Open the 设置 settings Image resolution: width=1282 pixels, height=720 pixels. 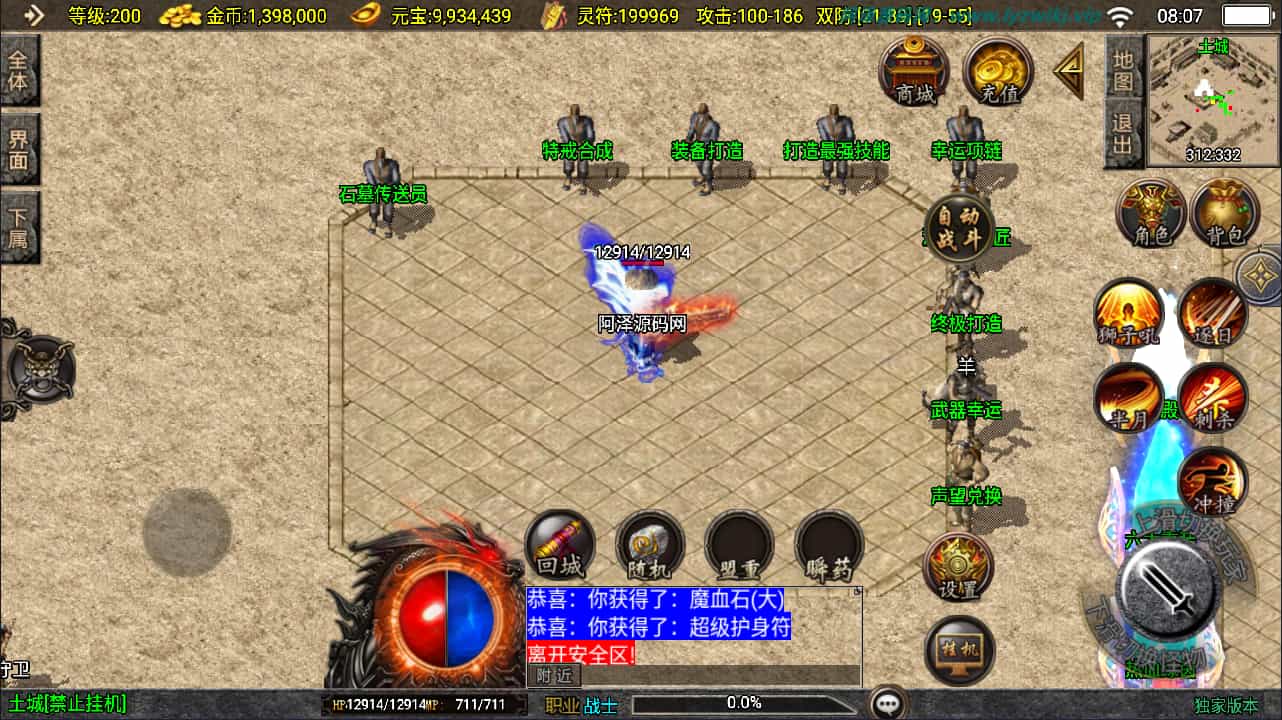[x=958, y=566]
